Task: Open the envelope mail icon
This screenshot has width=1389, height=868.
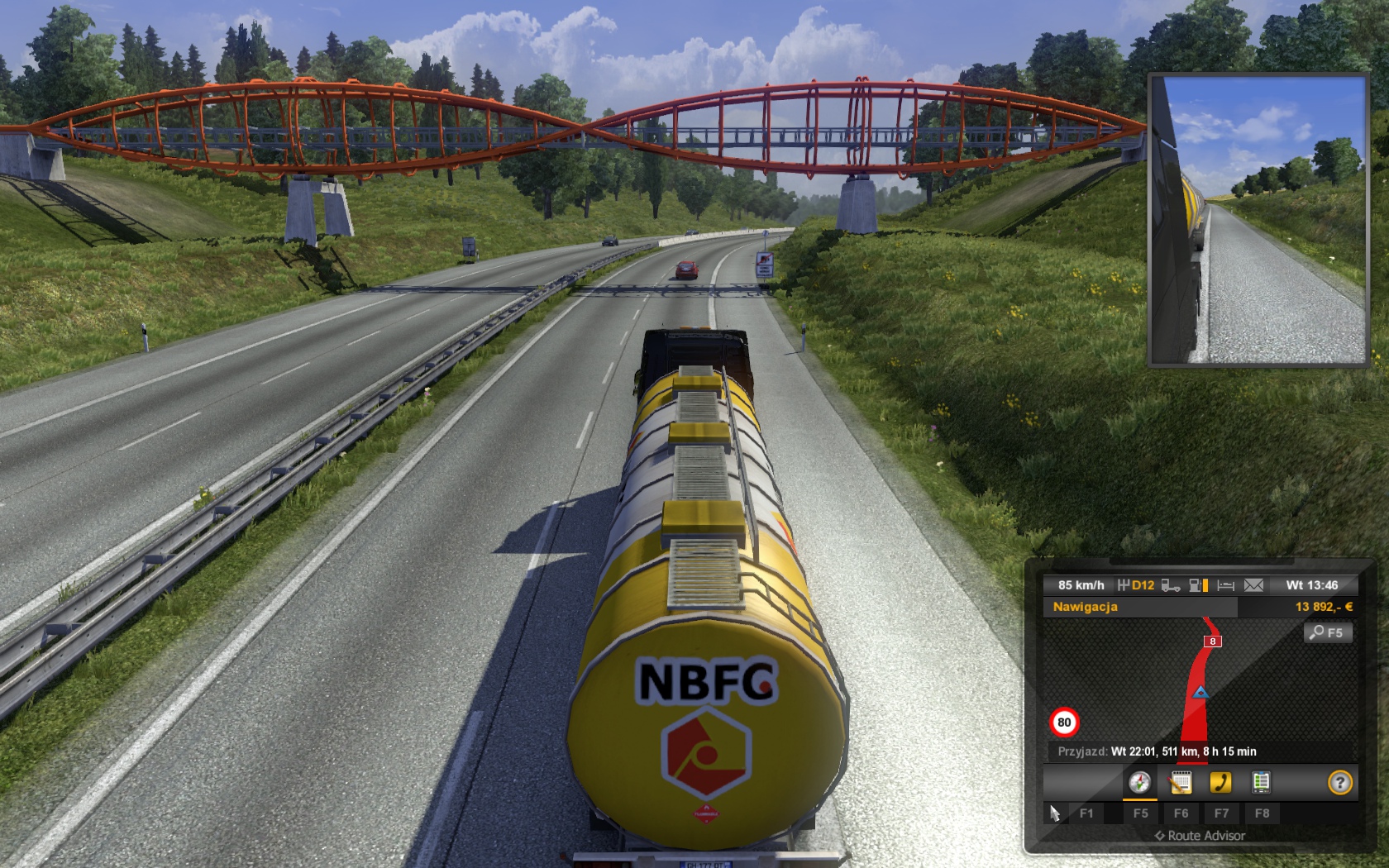Action: pos(1253,585)
